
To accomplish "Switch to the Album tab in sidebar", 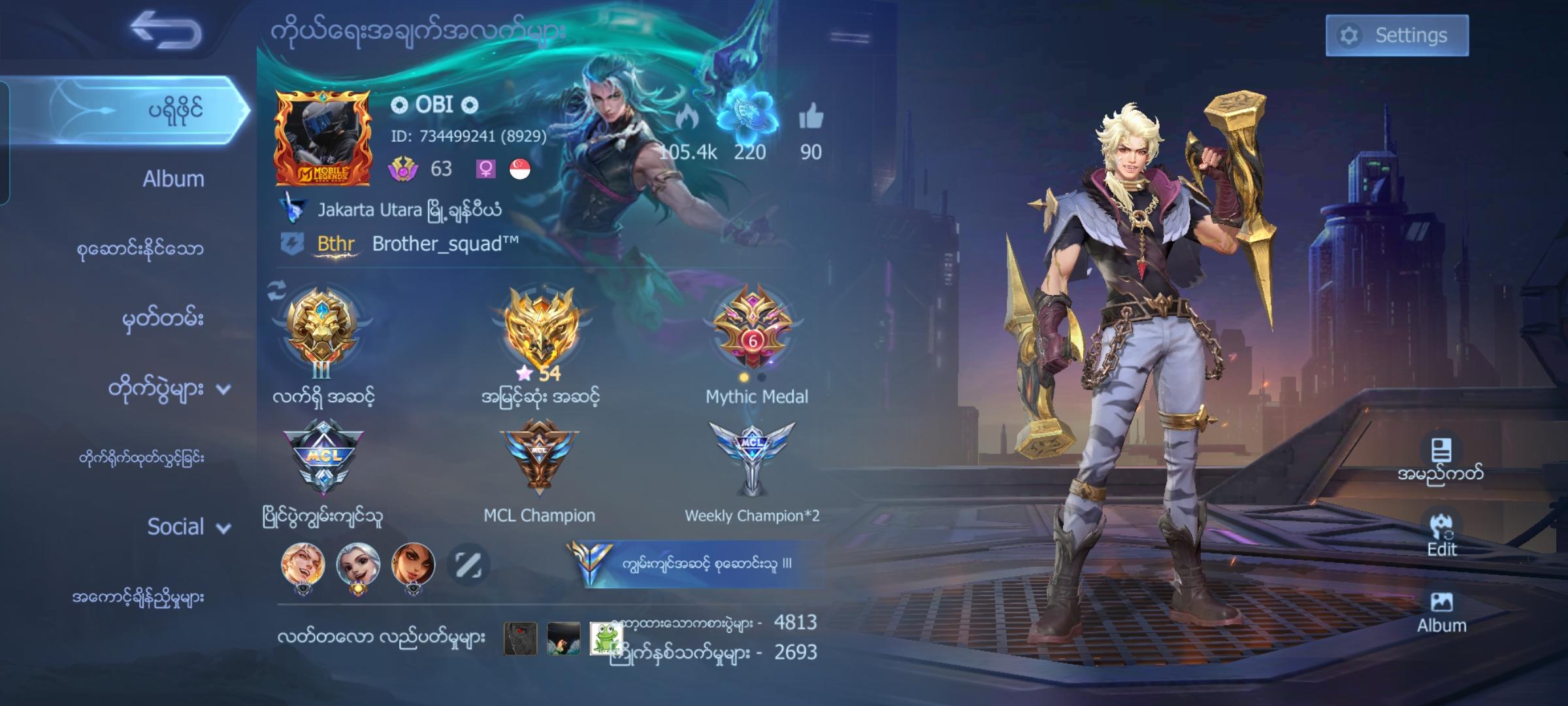I will (x=172, y=178).
